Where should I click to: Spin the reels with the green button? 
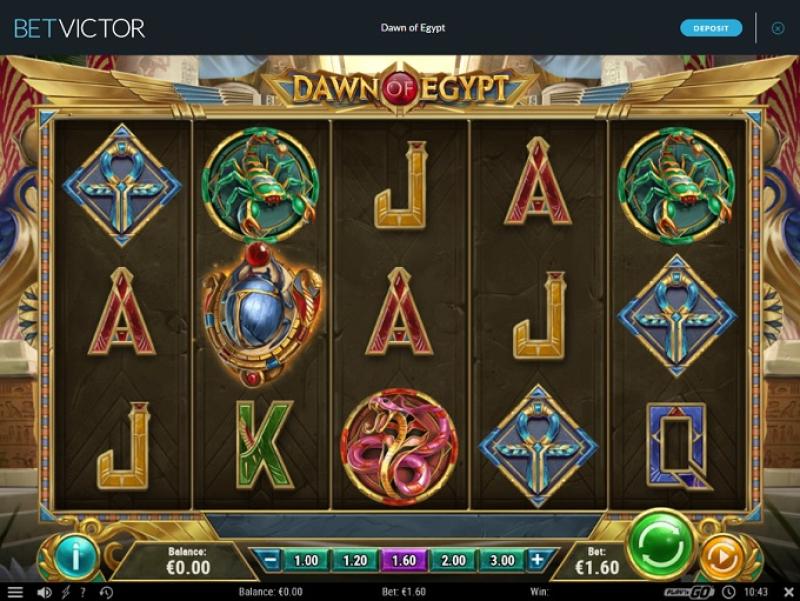point(661,544)
